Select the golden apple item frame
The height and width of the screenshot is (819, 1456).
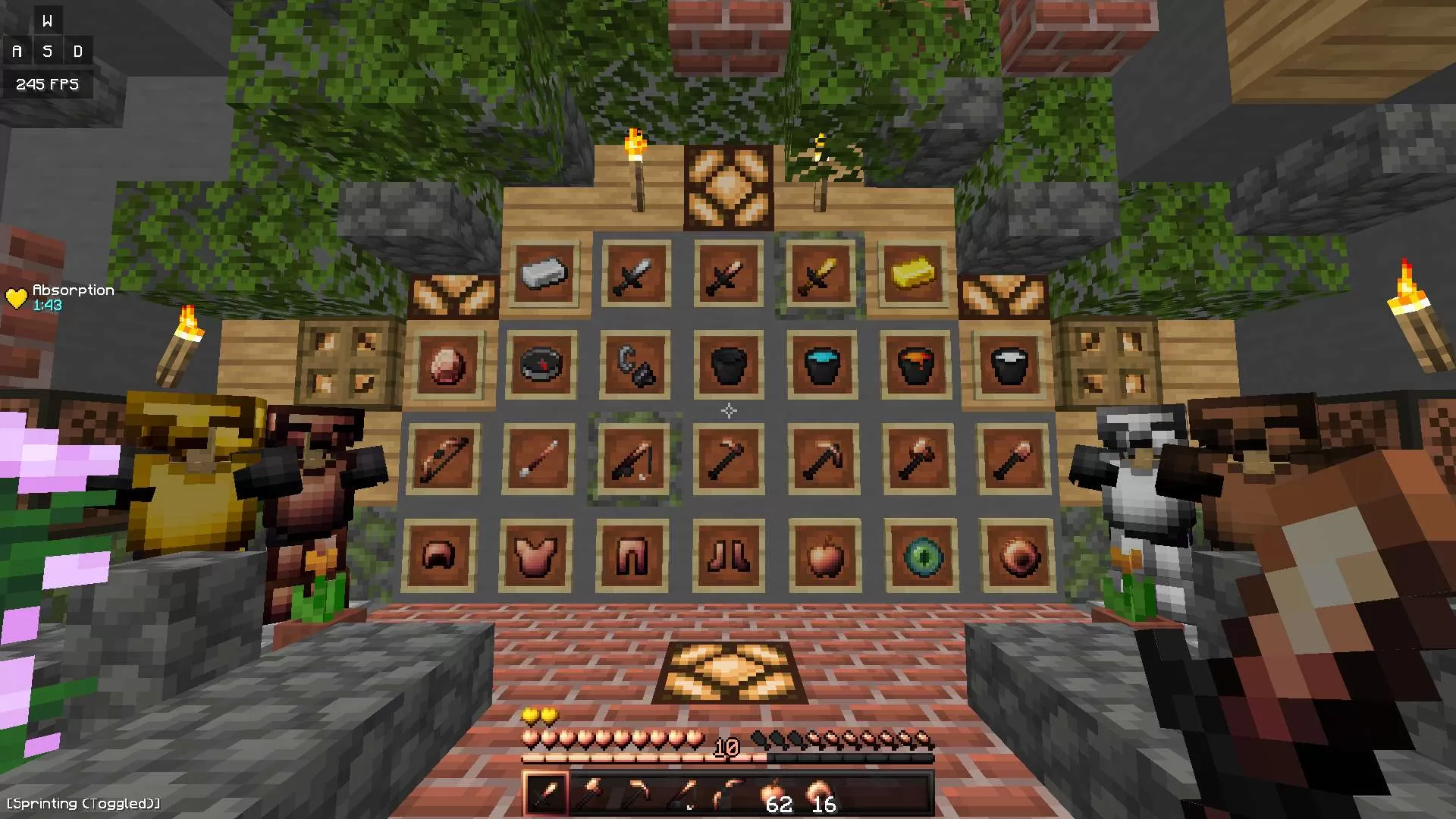coord(824,556)
